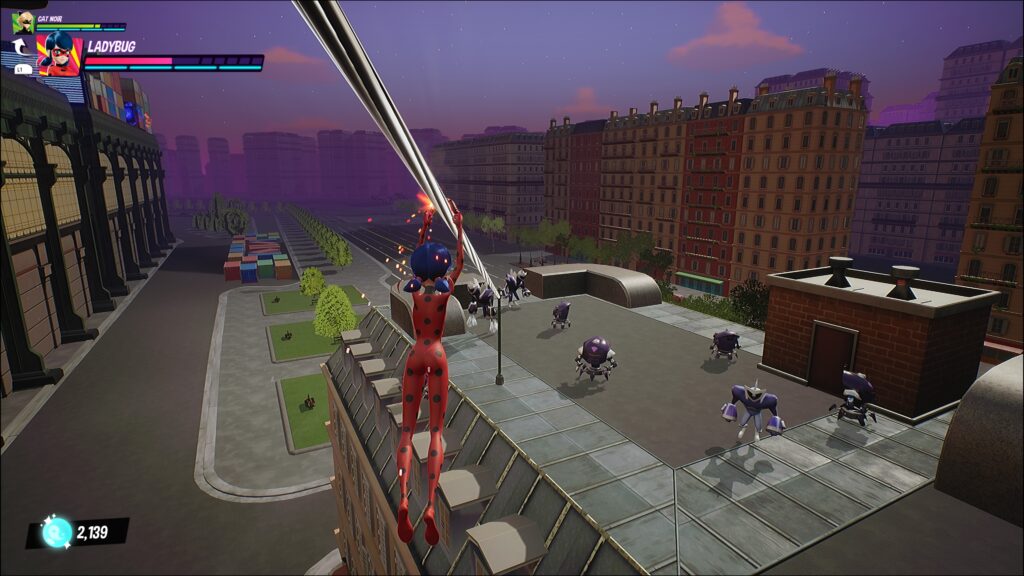Click the white character swap arrow icon

click(x=19, y=47)
